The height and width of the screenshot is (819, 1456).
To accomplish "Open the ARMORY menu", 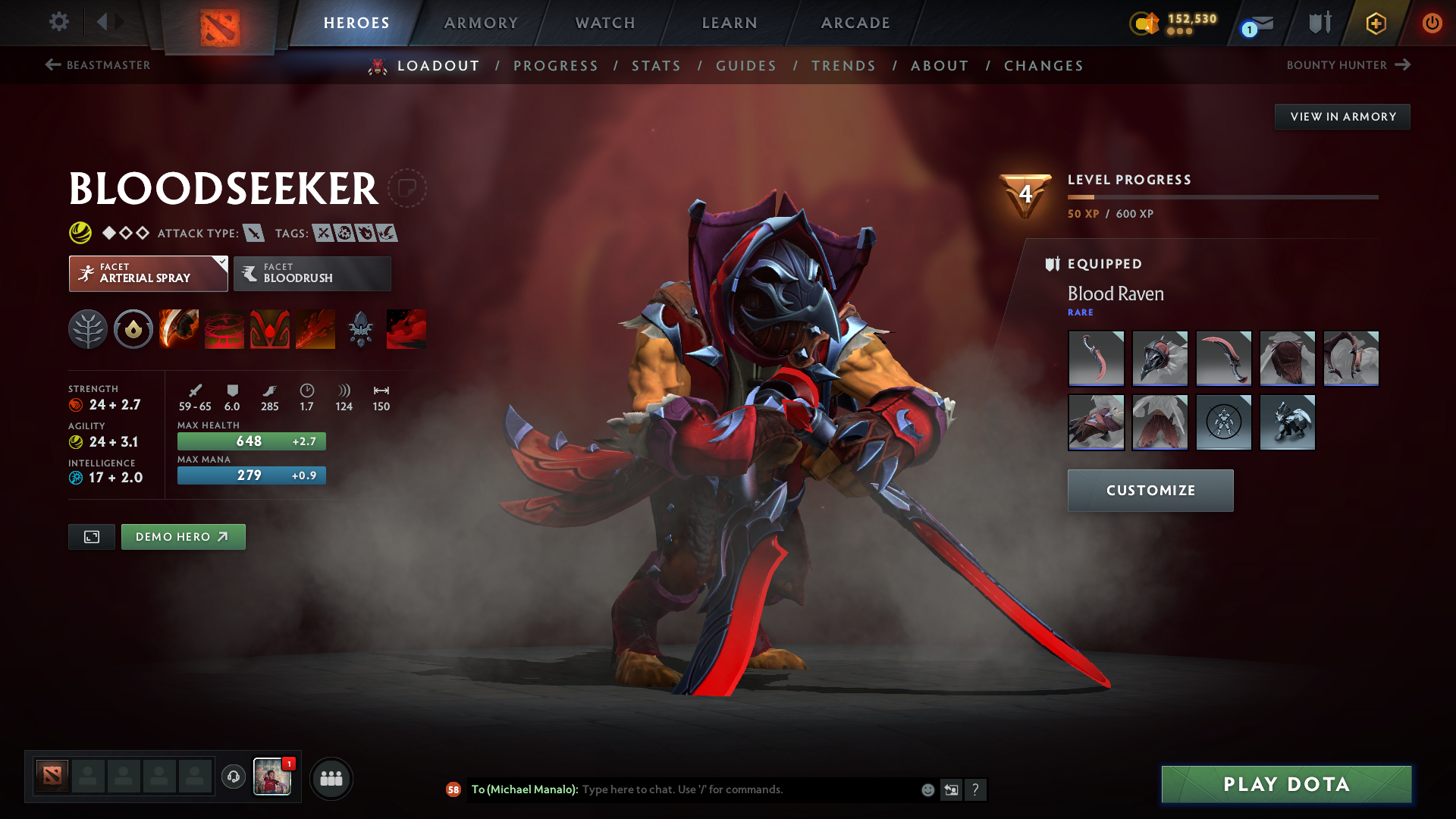I will tap(481, 23).
